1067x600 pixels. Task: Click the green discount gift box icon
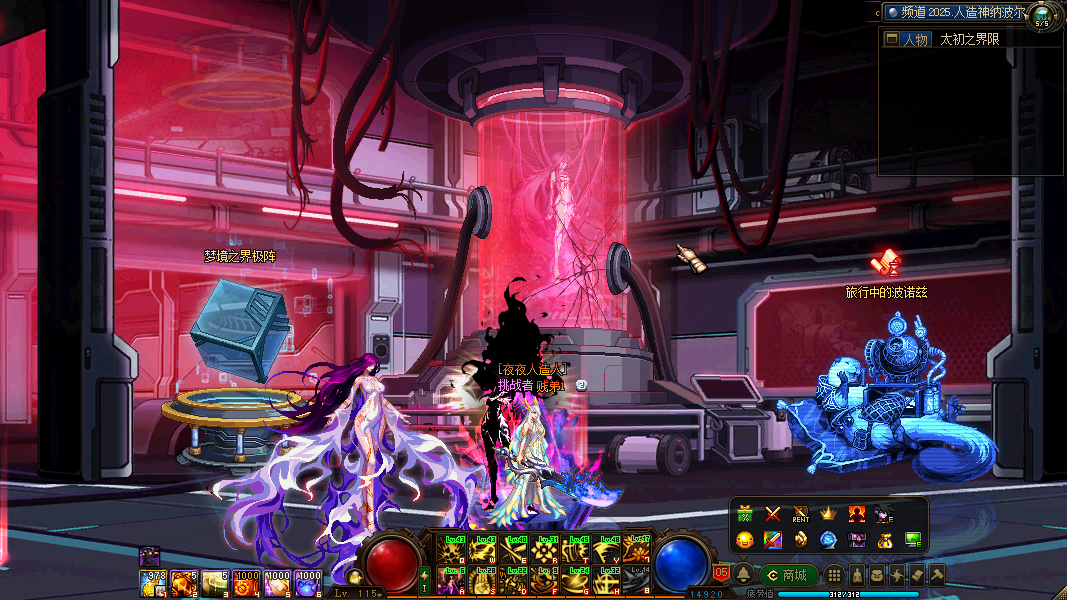745,514
